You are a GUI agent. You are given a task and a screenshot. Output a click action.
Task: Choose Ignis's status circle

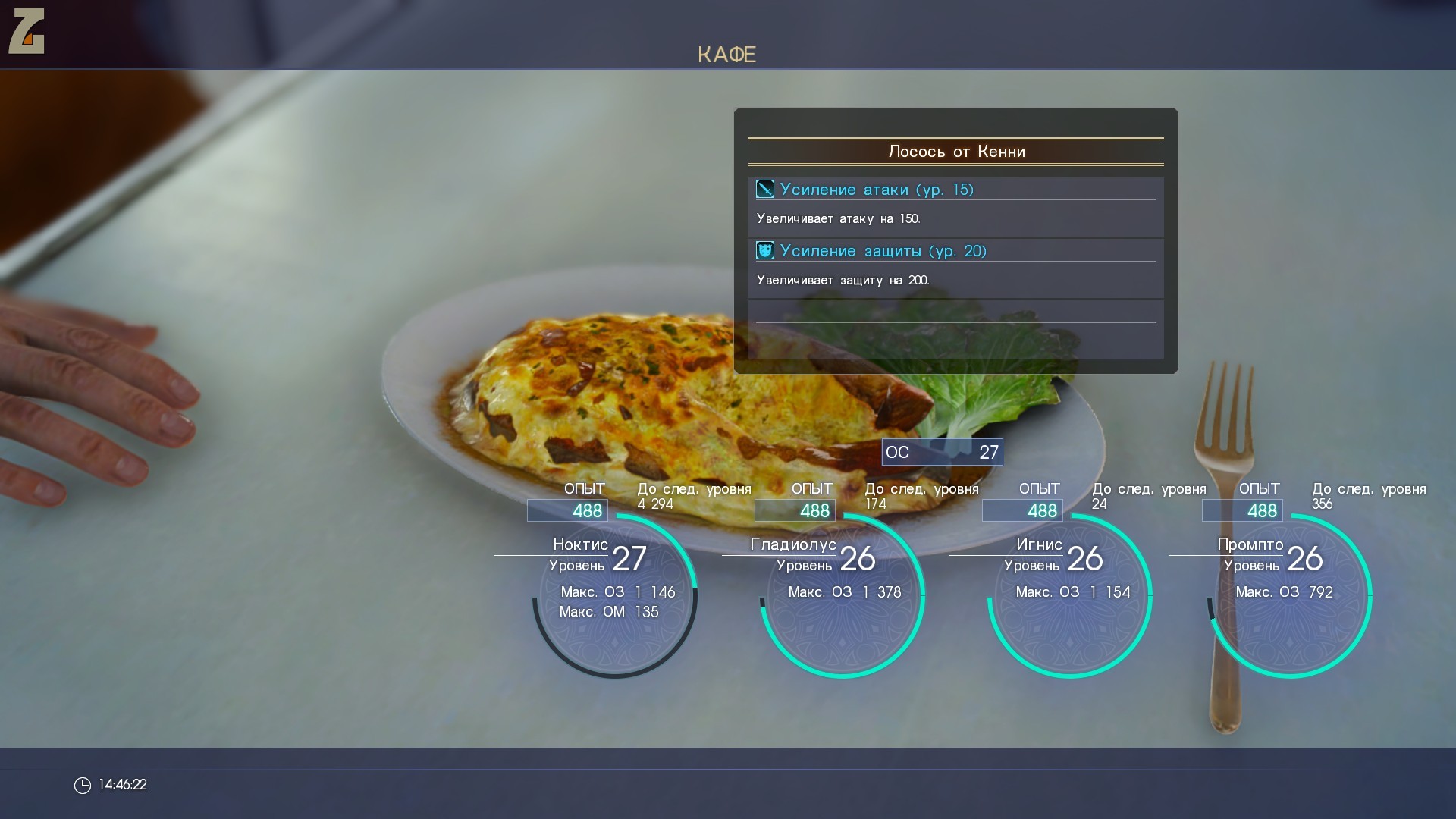1070,596
